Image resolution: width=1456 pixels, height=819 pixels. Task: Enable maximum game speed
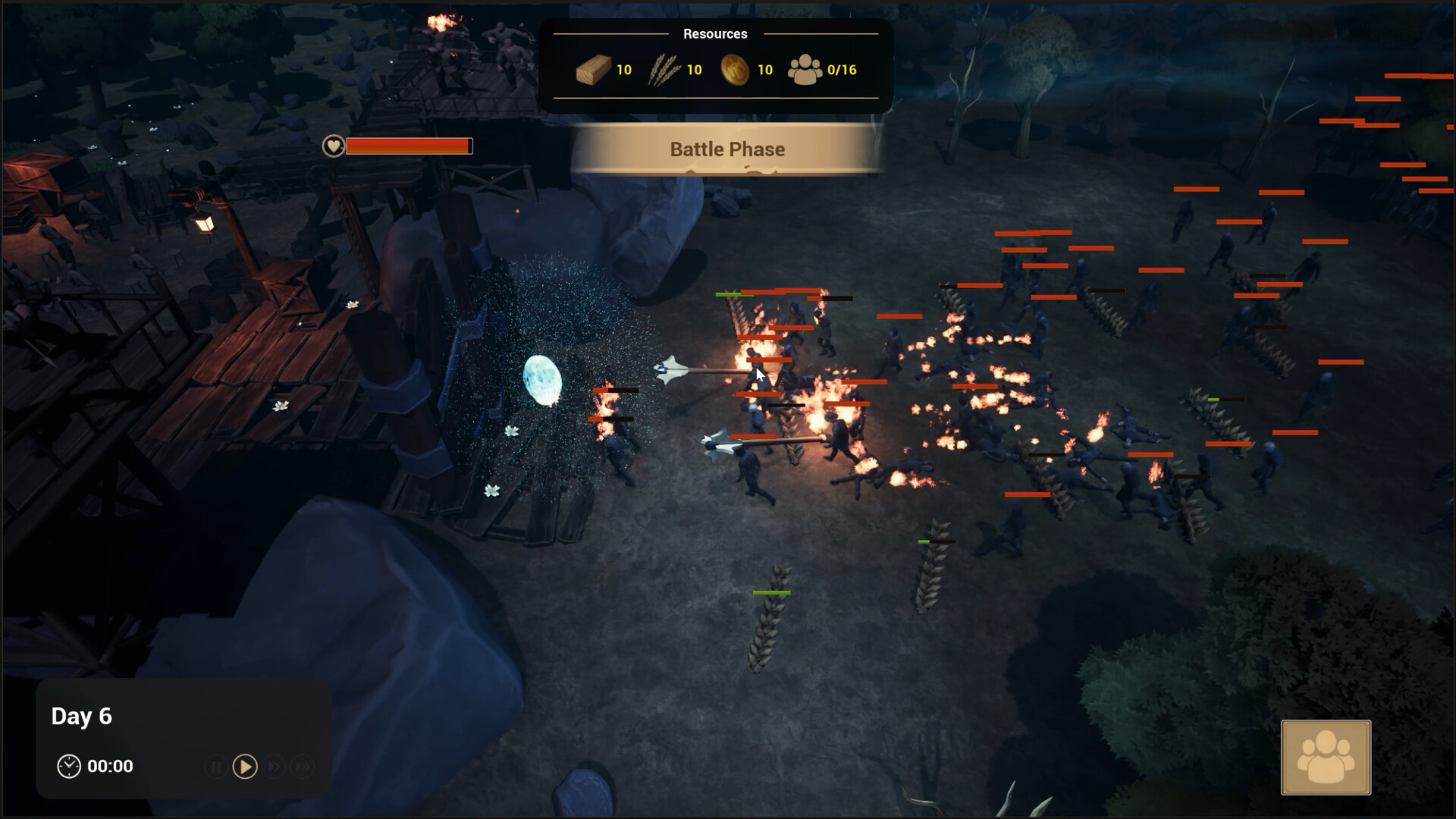point(302,767)
